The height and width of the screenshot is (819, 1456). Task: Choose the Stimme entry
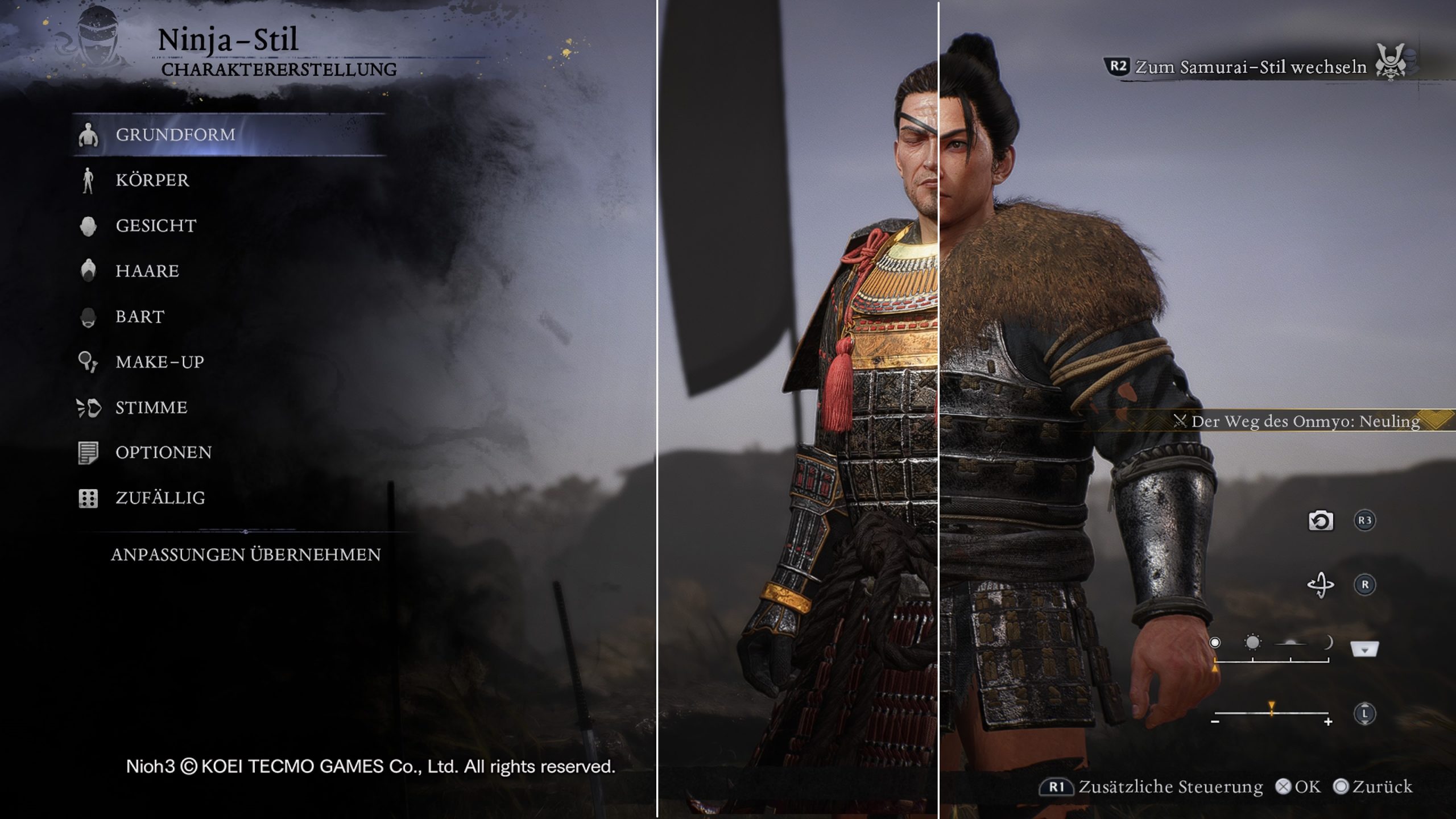coord(151,408)
